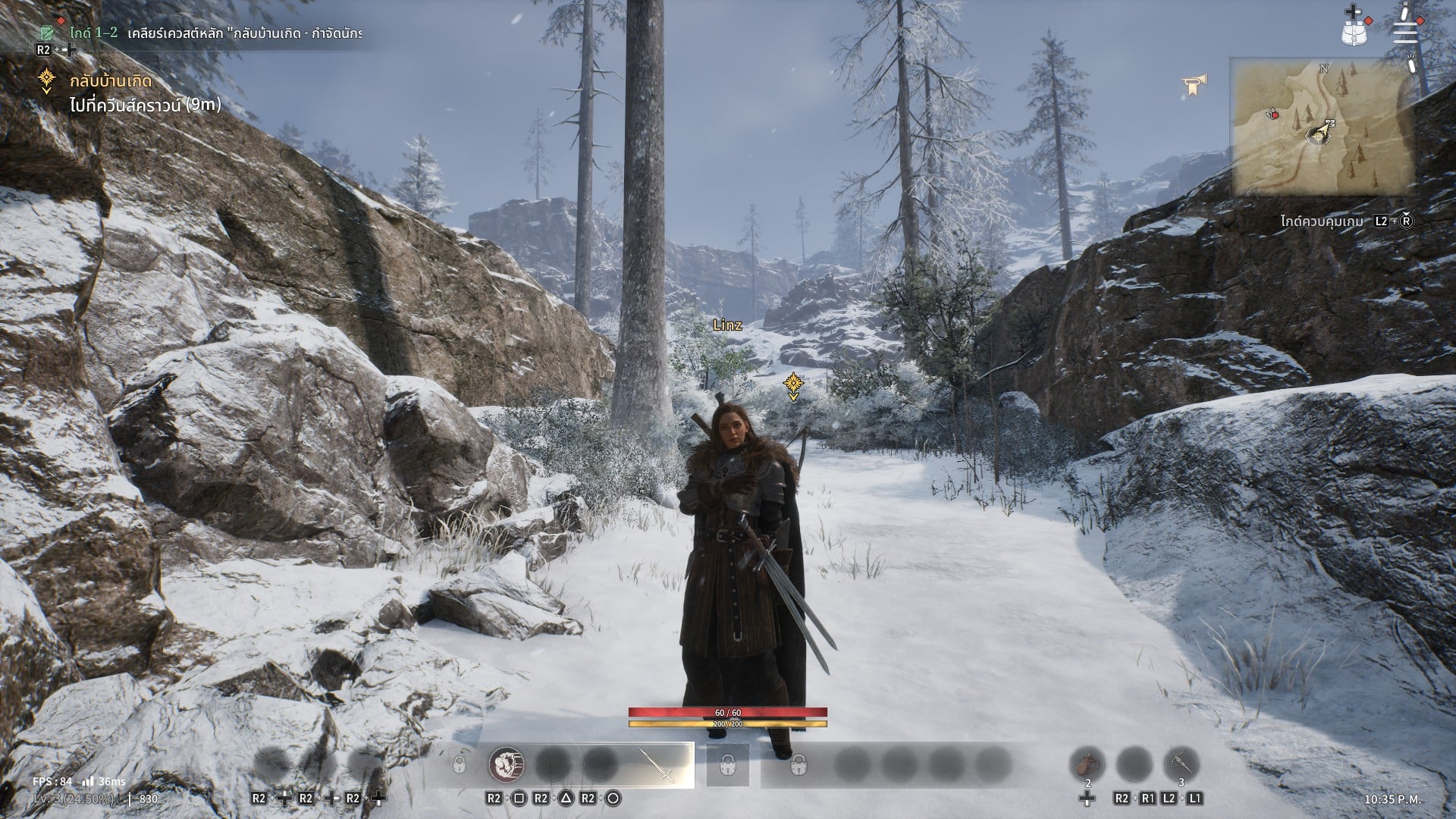Click the quest waypoint marker near Linz
Image resolution: width=1456 pixels, height=819 pixels.
(793, 385)
